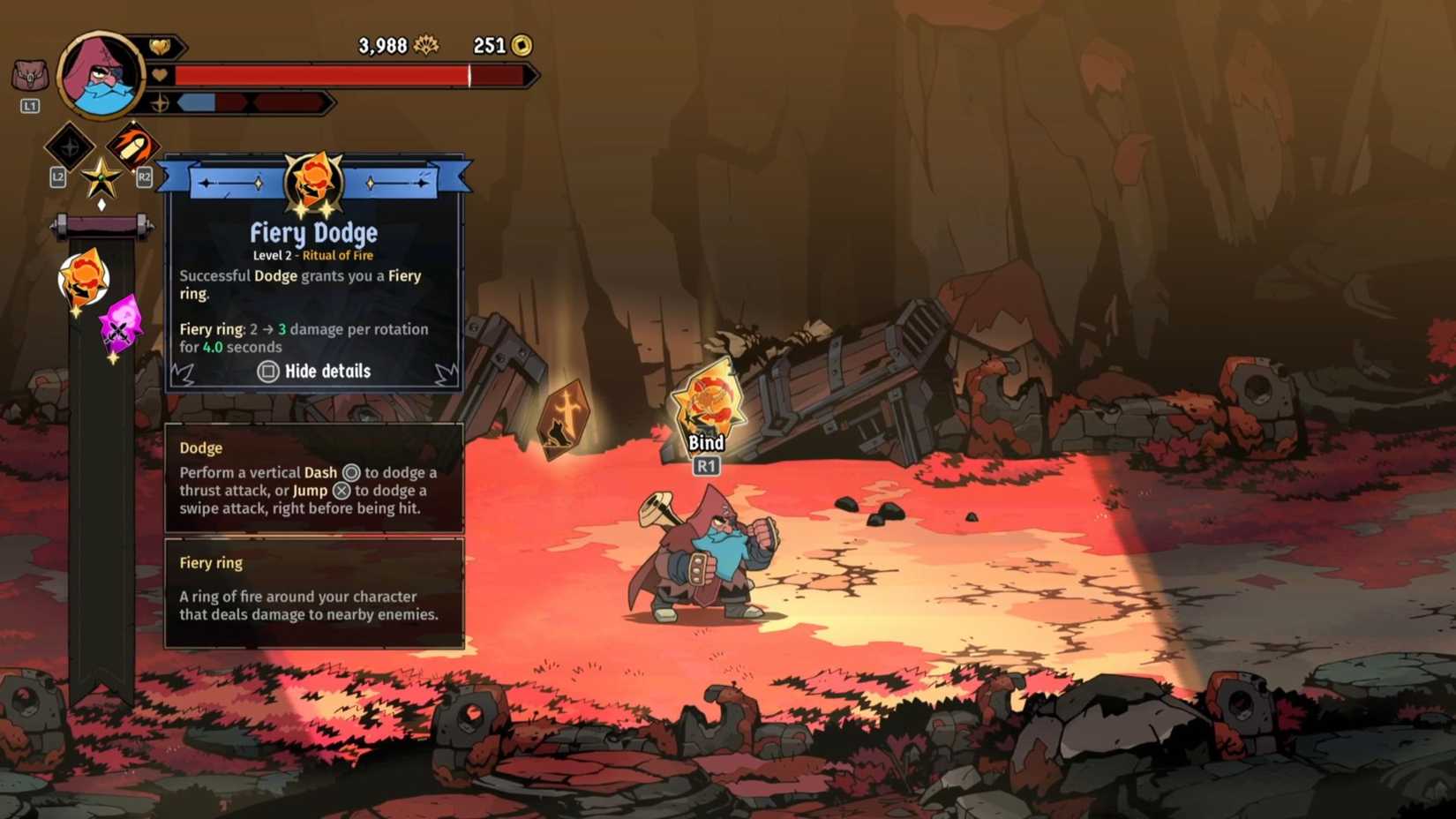Image resolution: width=1456 pixels, height=819 pixels.
Task: Click the hooded dwarf portrait
Action: pos(100,75)
